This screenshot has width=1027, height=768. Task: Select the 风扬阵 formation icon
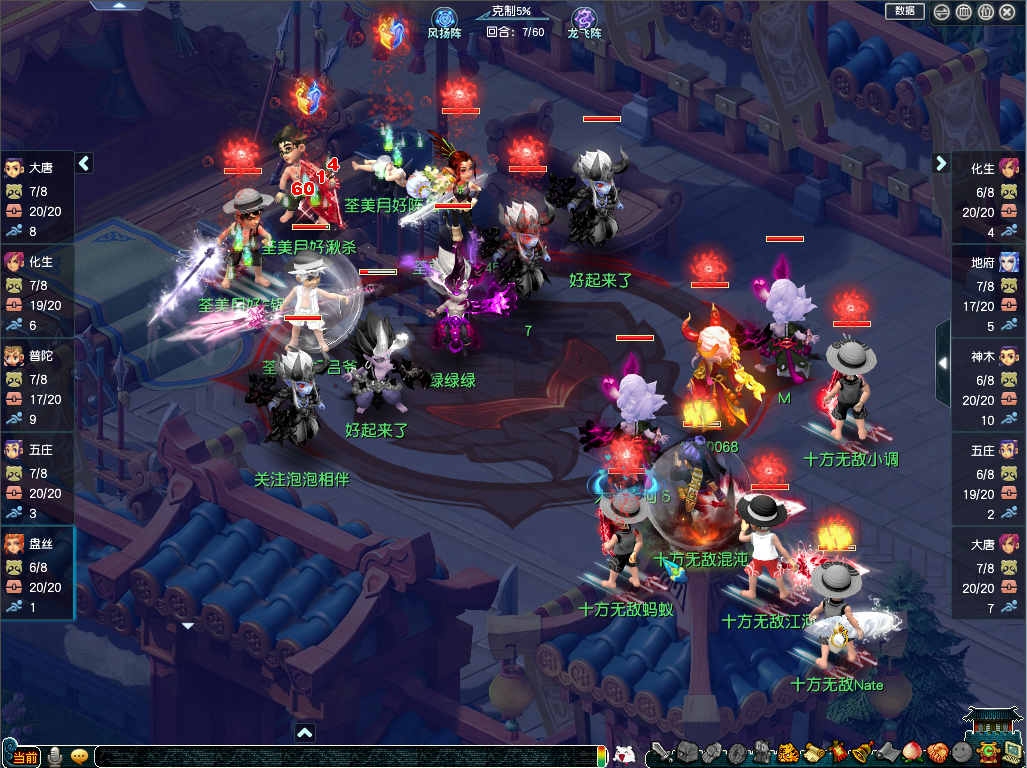445,18
